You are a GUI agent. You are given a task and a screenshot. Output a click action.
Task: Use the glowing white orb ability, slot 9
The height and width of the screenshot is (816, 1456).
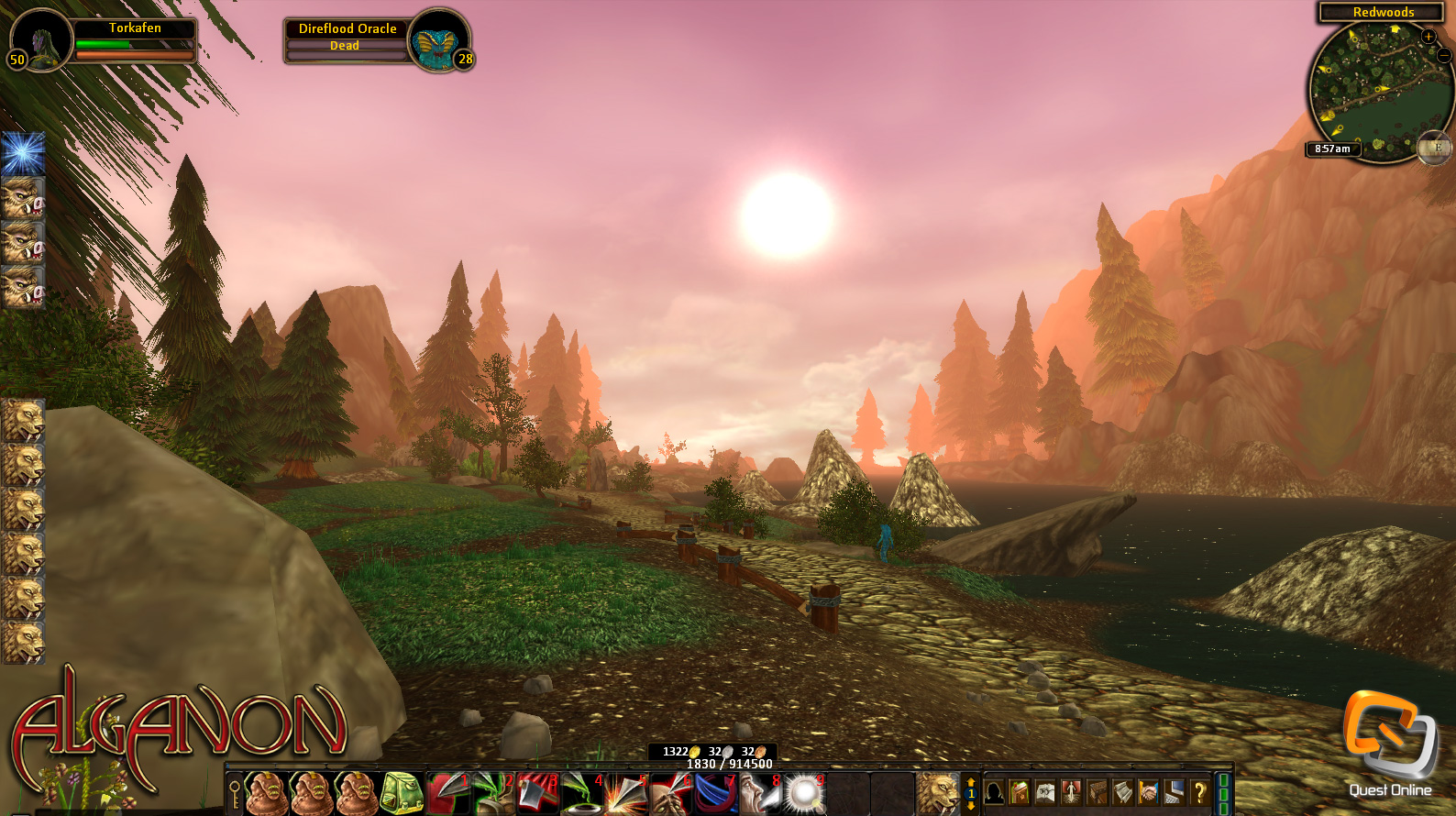coord(804,793)
